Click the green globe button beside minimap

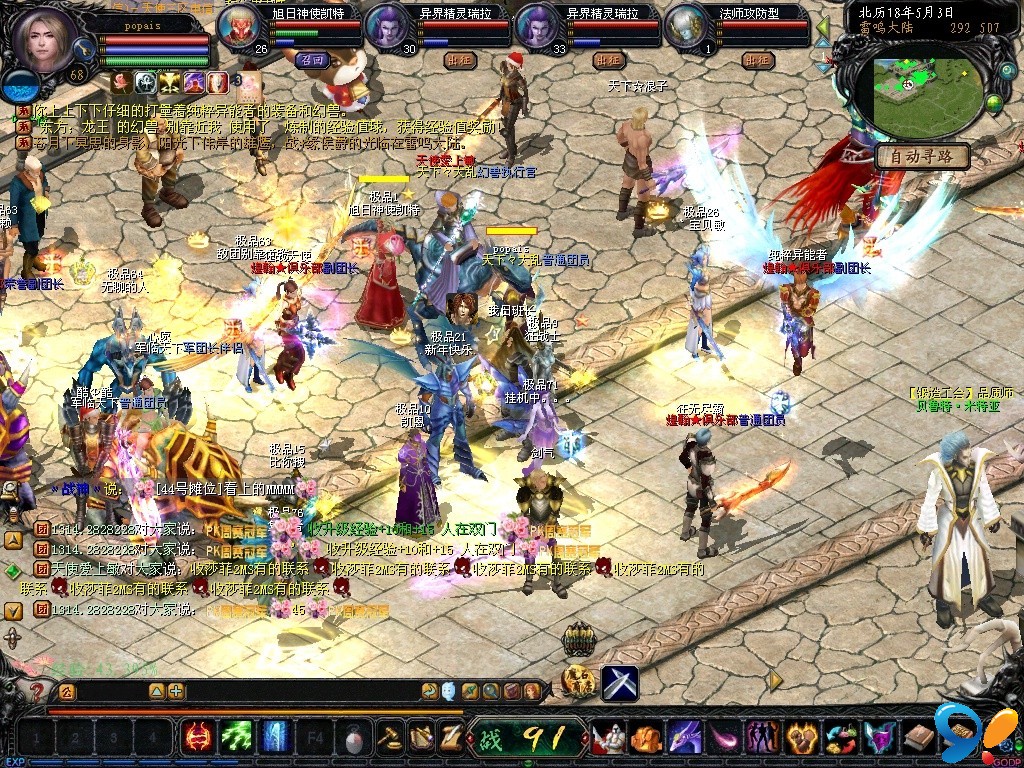point(994,102)
